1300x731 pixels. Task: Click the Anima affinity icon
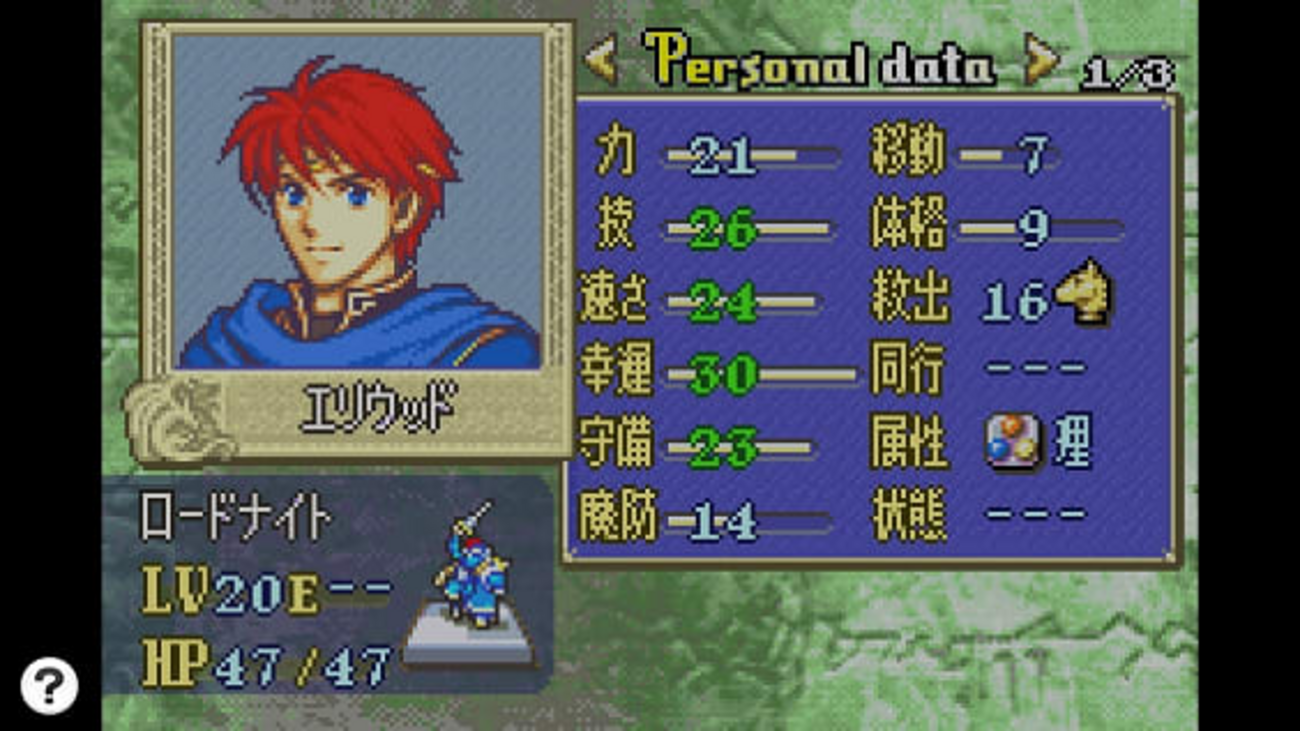1012,443
